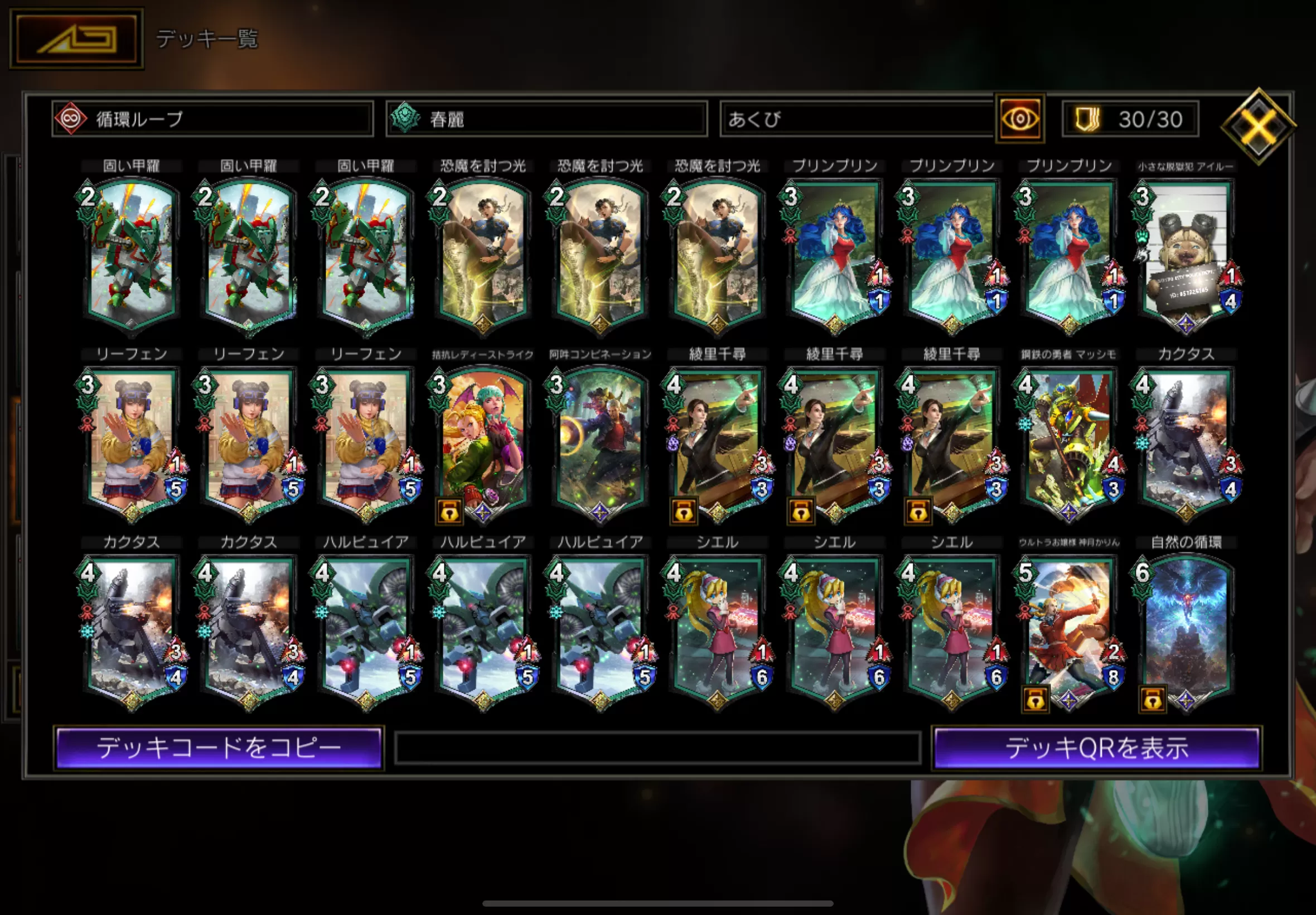The width and height of the screenshot is (1316, 915).
Task: Select the deck name field 循環ループ
Action: (x=212, y=119)
